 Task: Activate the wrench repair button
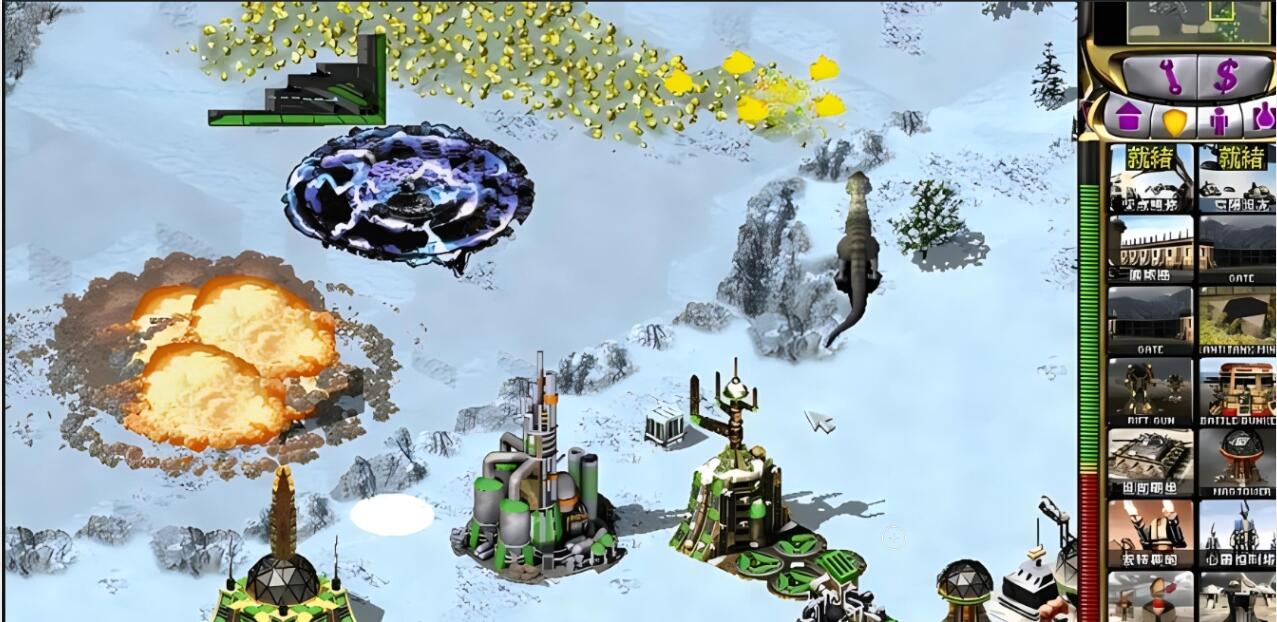coord(1168,76)
